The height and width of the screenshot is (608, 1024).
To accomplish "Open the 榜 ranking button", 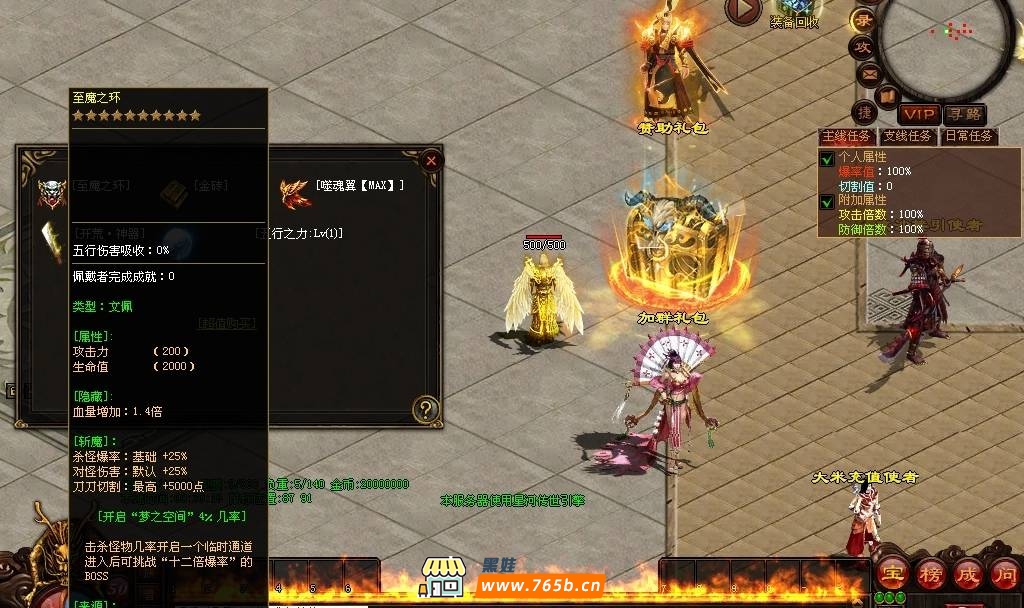I will (931, 574).
